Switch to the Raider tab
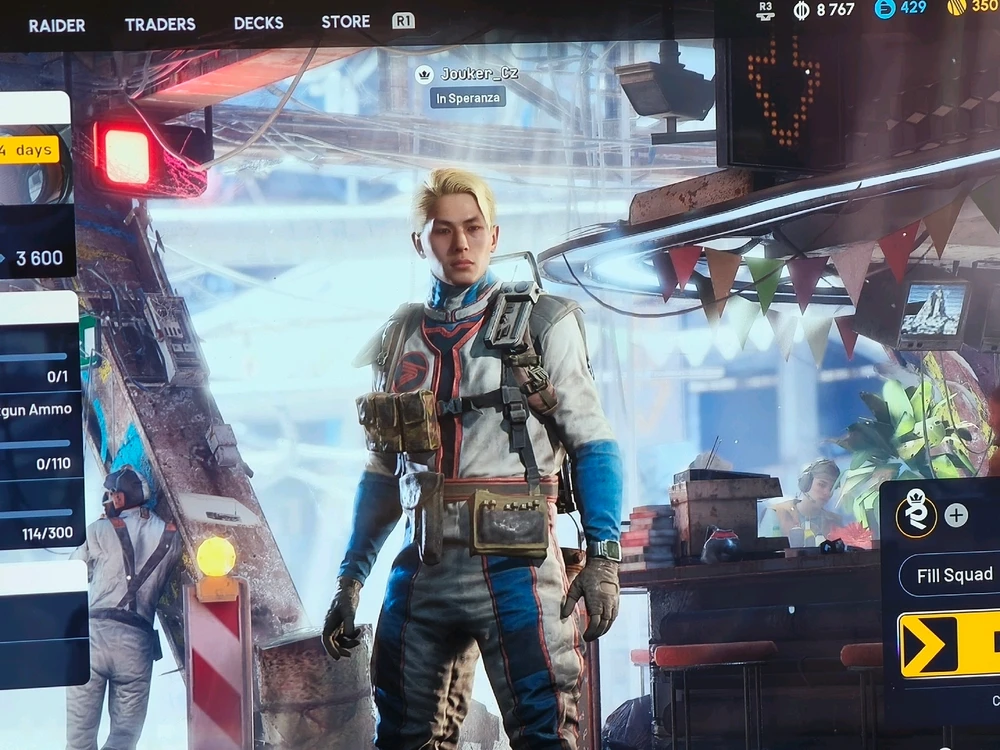This screenshot has width=1000, height=750. (x=57, y=25)
